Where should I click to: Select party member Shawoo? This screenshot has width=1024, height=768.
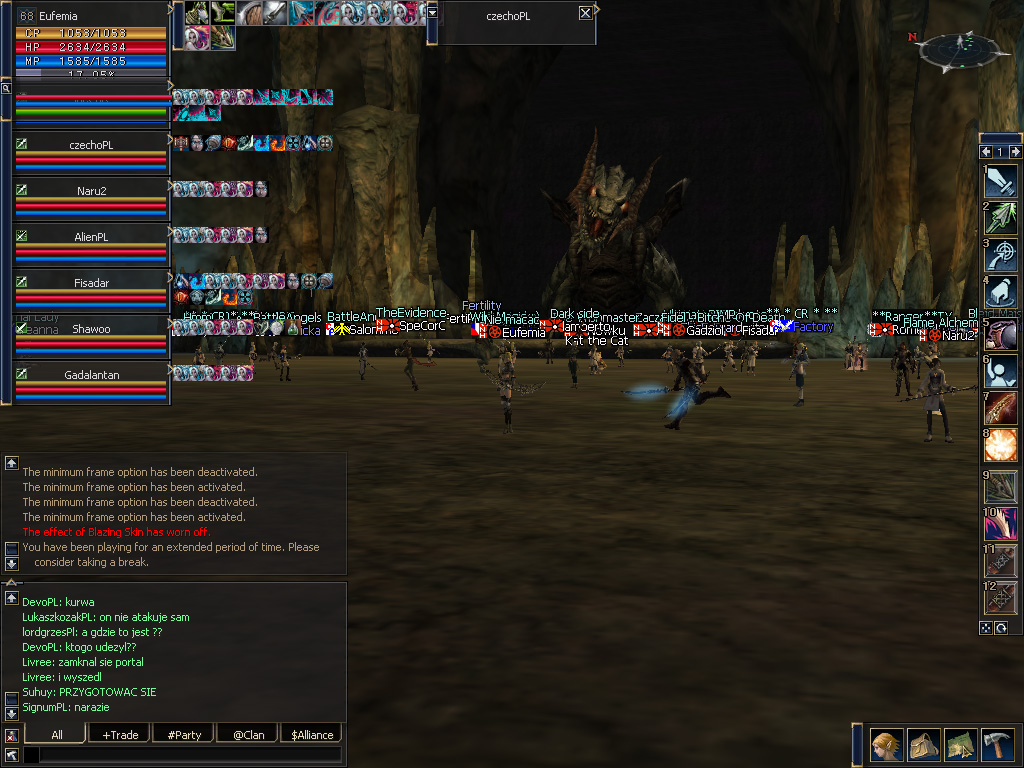(x=90, y=329)
